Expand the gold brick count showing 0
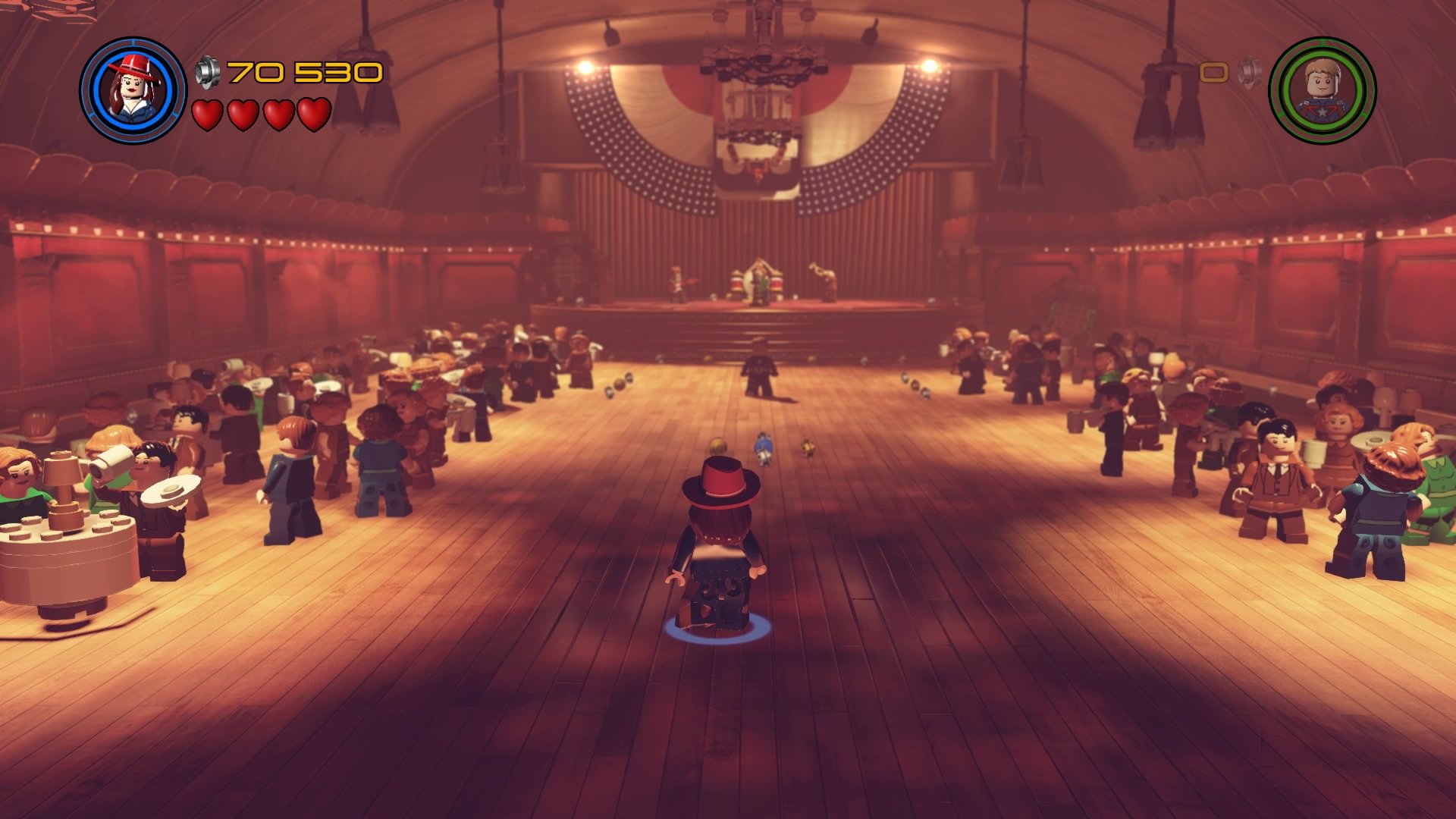This screenshot has width=1456, height=819. click(x=1213, y=73)
